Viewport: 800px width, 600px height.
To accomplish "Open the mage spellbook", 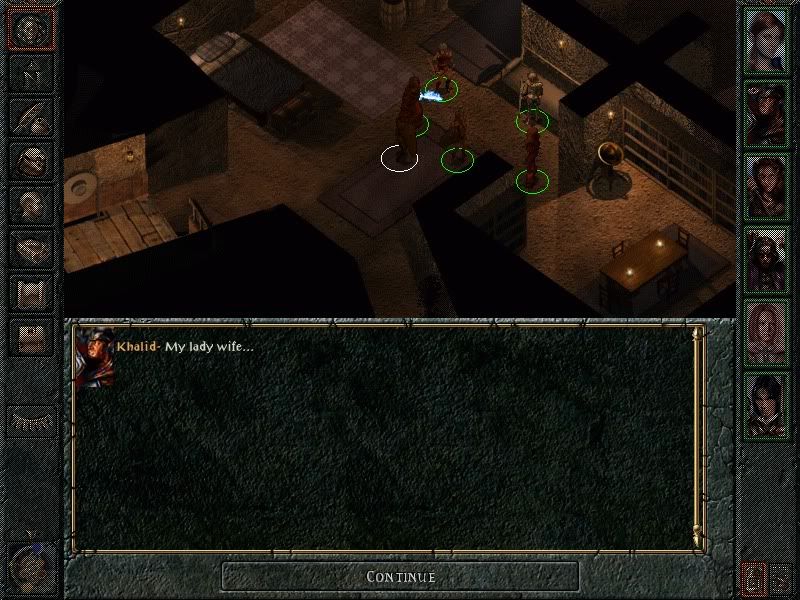I will (32, 247).
